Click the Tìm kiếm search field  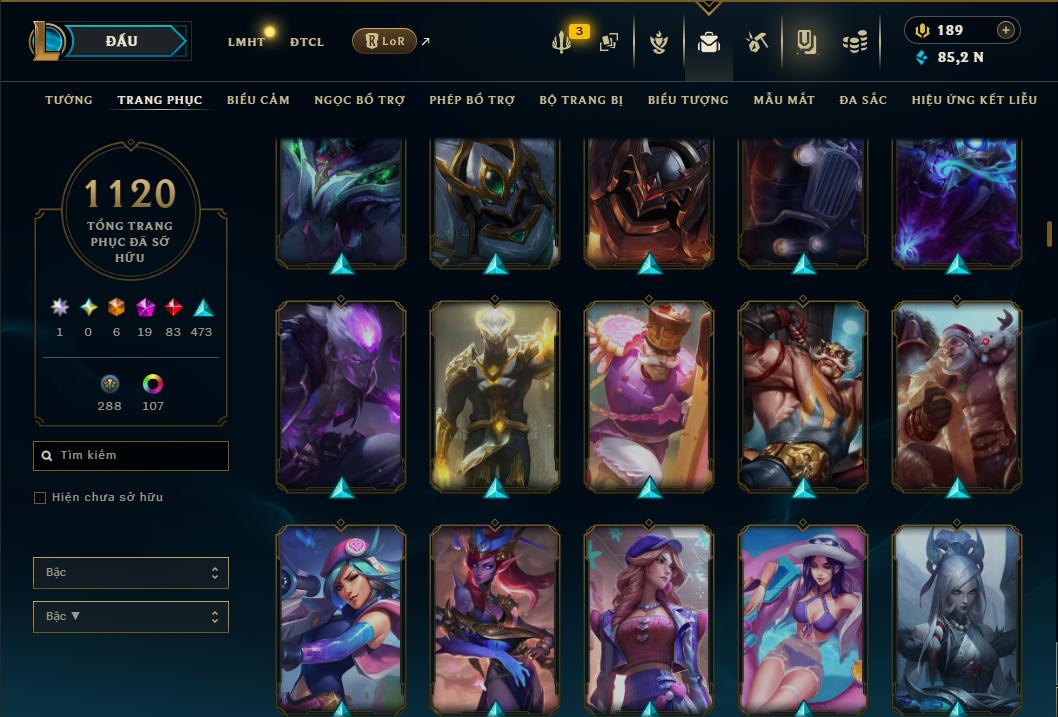[x=131, y=456]
